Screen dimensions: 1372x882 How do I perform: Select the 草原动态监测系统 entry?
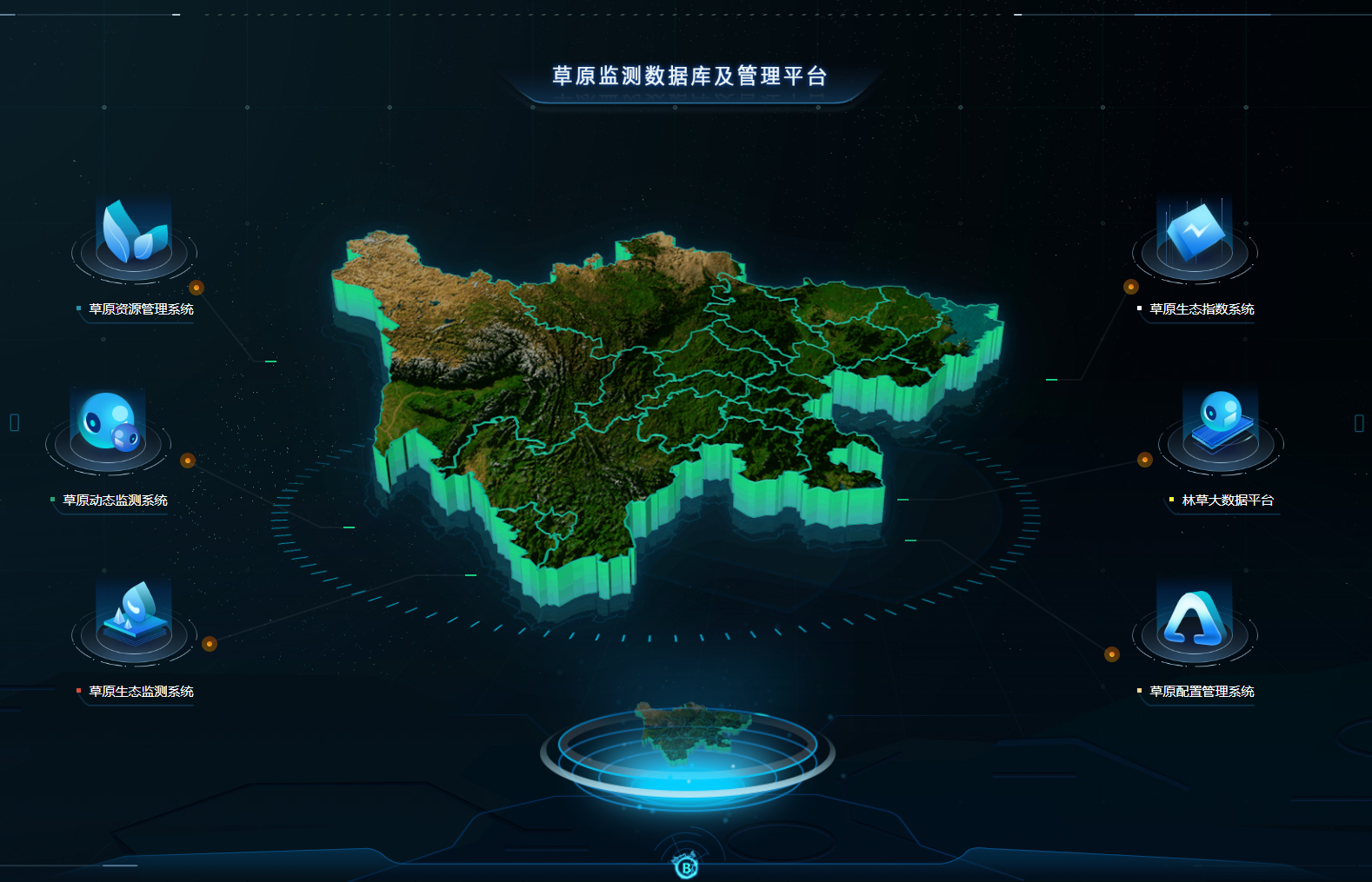coord(115,501)
